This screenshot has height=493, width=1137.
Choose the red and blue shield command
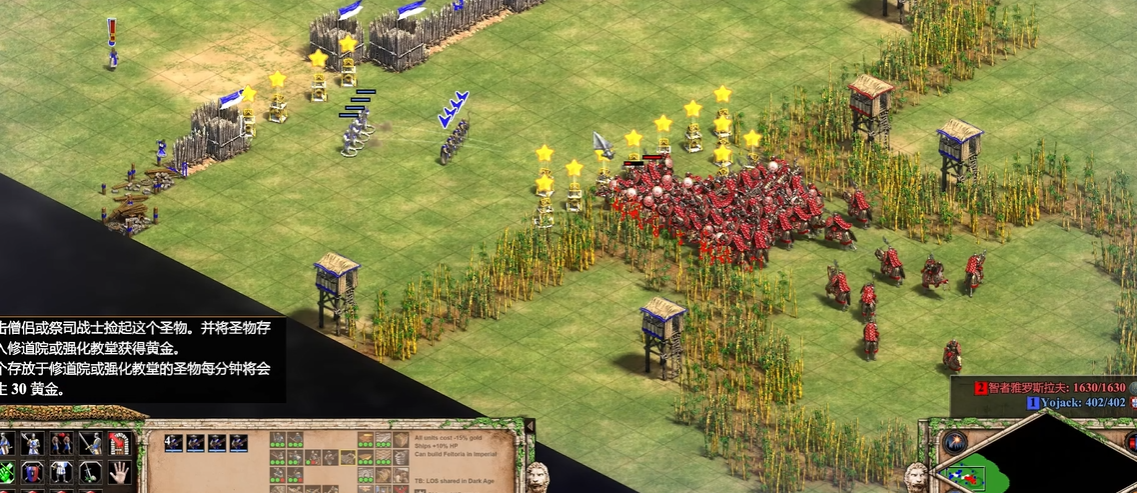(x=33, y=471)
